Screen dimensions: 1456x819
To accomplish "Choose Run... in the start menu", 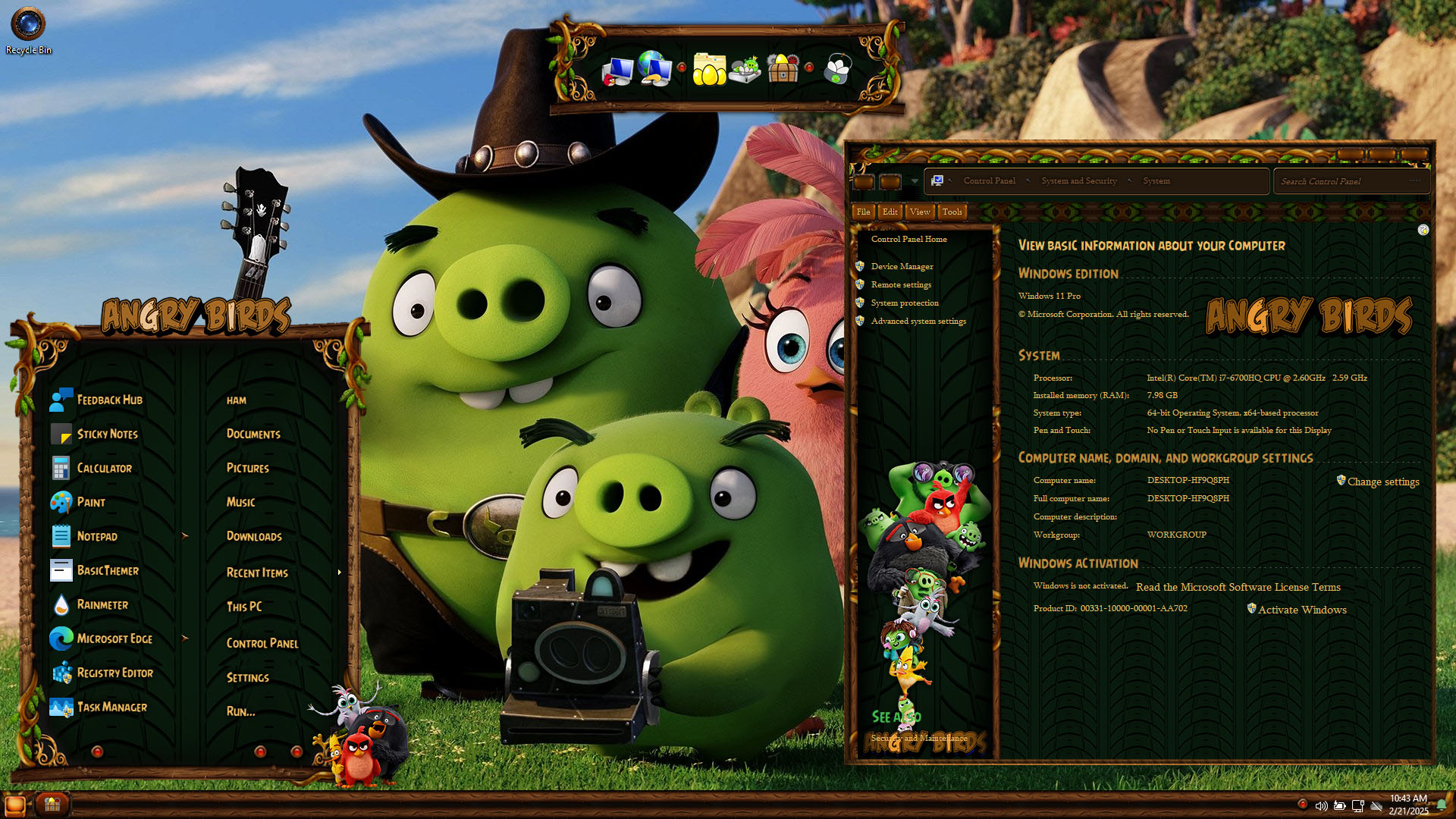I will click(x=240, y=712).
